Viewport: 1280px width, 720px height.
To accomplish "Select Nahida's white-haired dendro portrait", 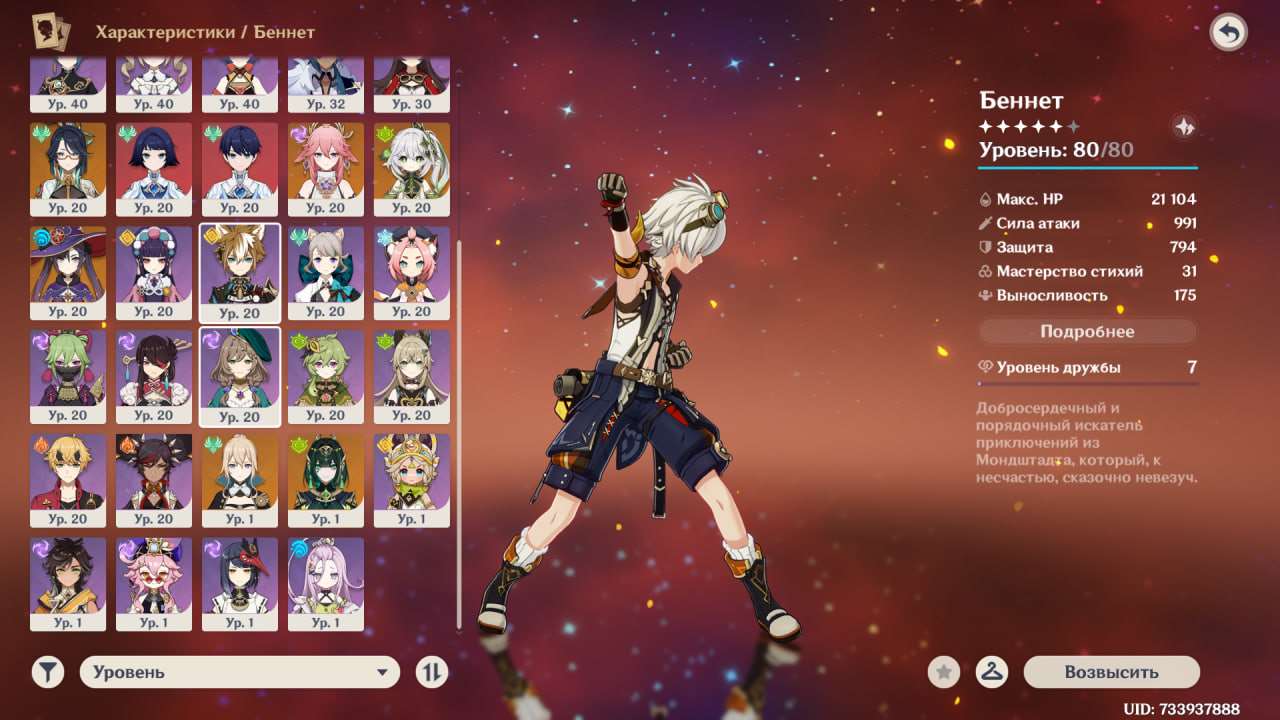I will click(x=411, y=167).
